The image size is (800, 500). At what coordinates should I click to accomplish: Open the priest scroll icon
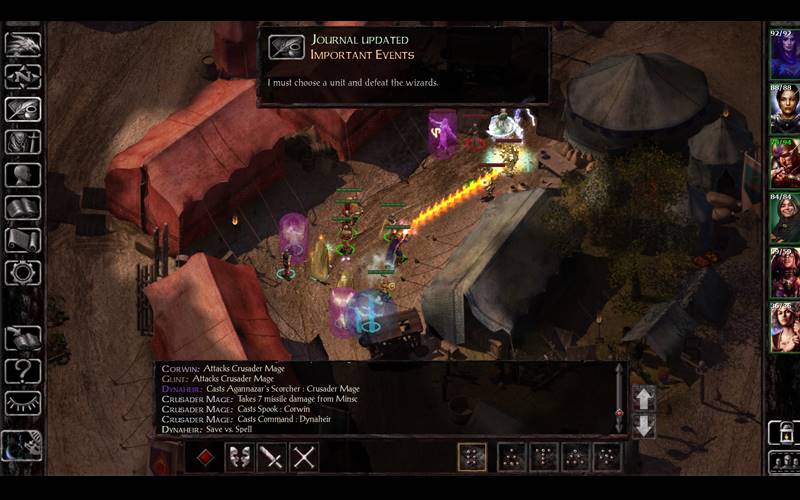pos(22,240)
